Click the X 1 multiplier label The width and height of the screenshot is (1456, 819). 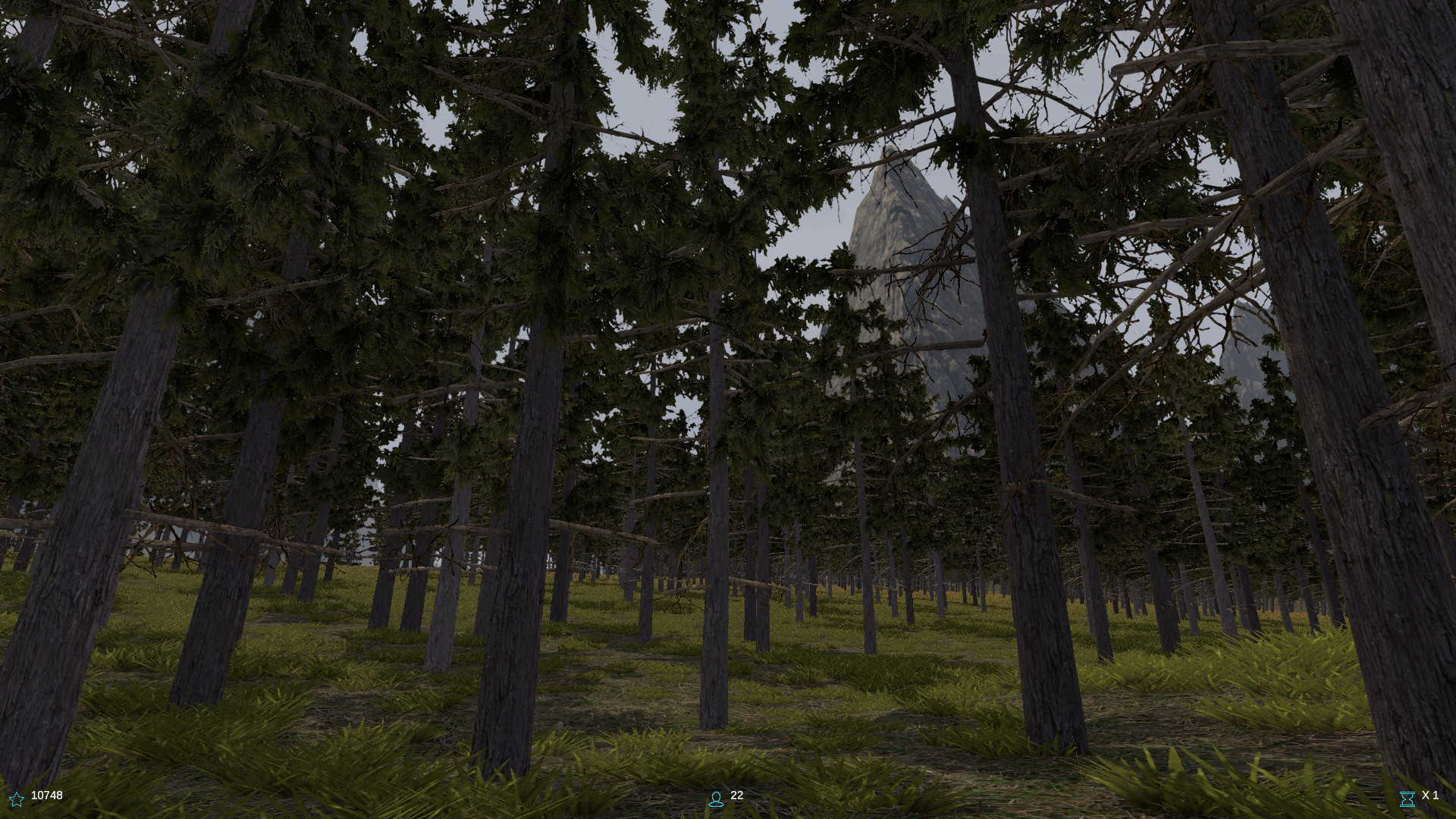[x=1432, y=796]
